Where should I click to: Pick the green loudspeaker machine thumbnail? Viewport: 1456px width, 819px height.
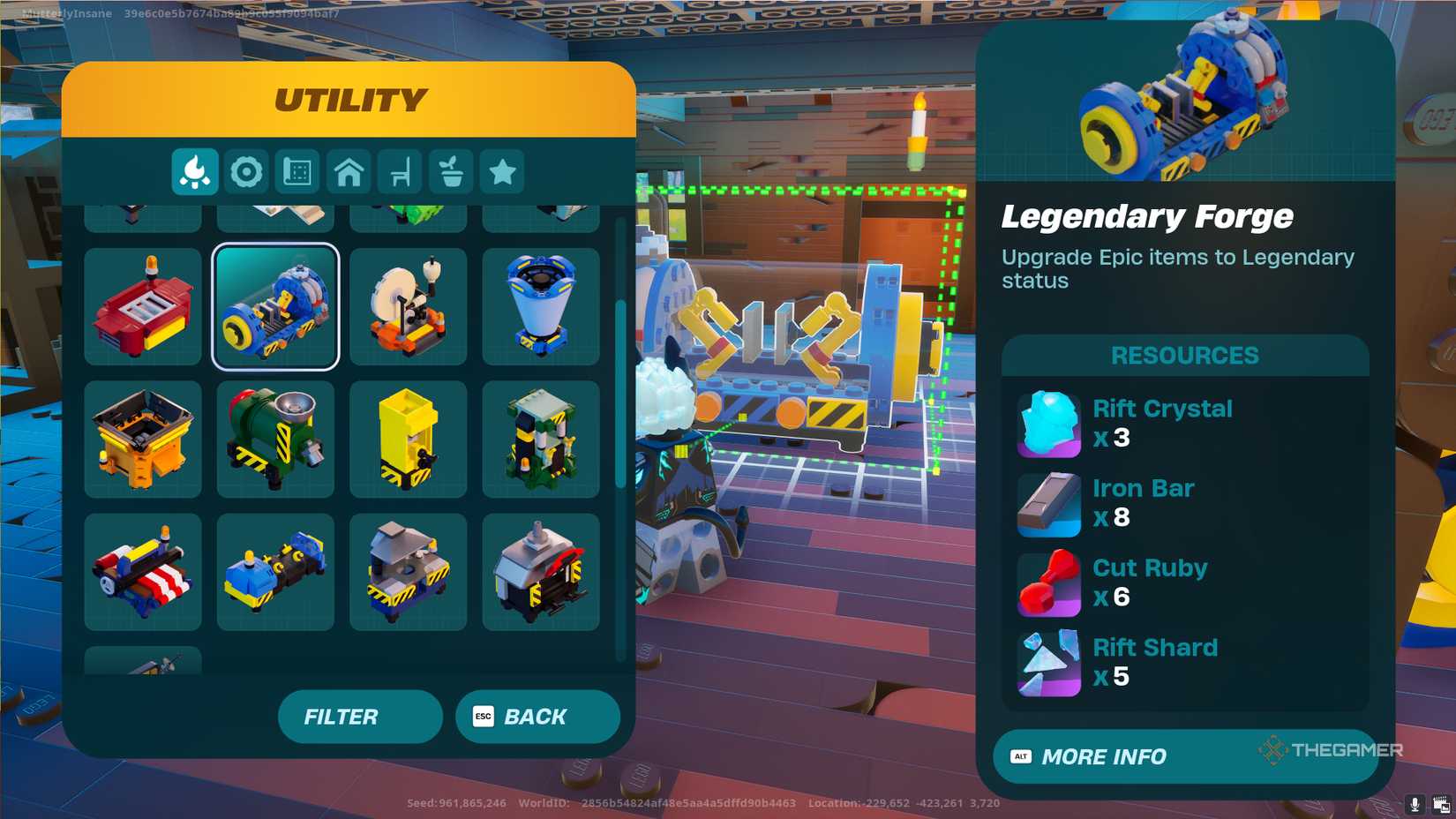(x=275, y=439)
